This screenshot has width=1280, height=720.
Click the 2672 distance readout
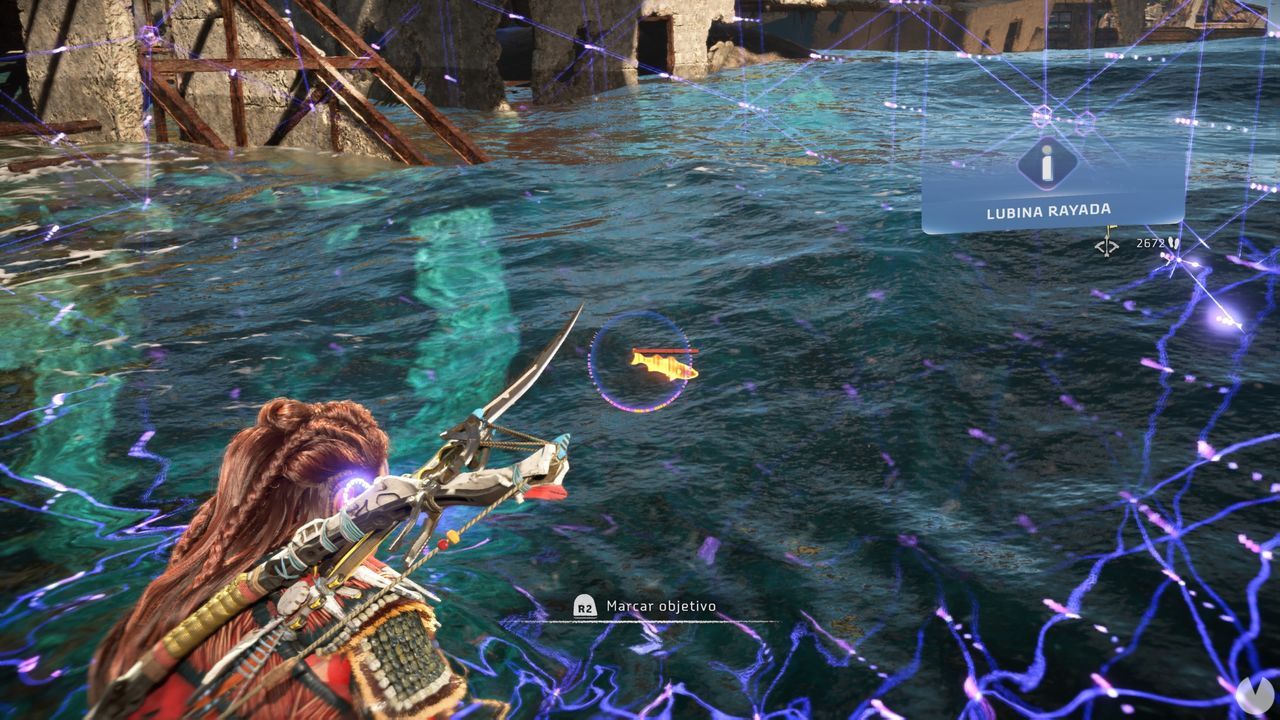[1150, 243]
